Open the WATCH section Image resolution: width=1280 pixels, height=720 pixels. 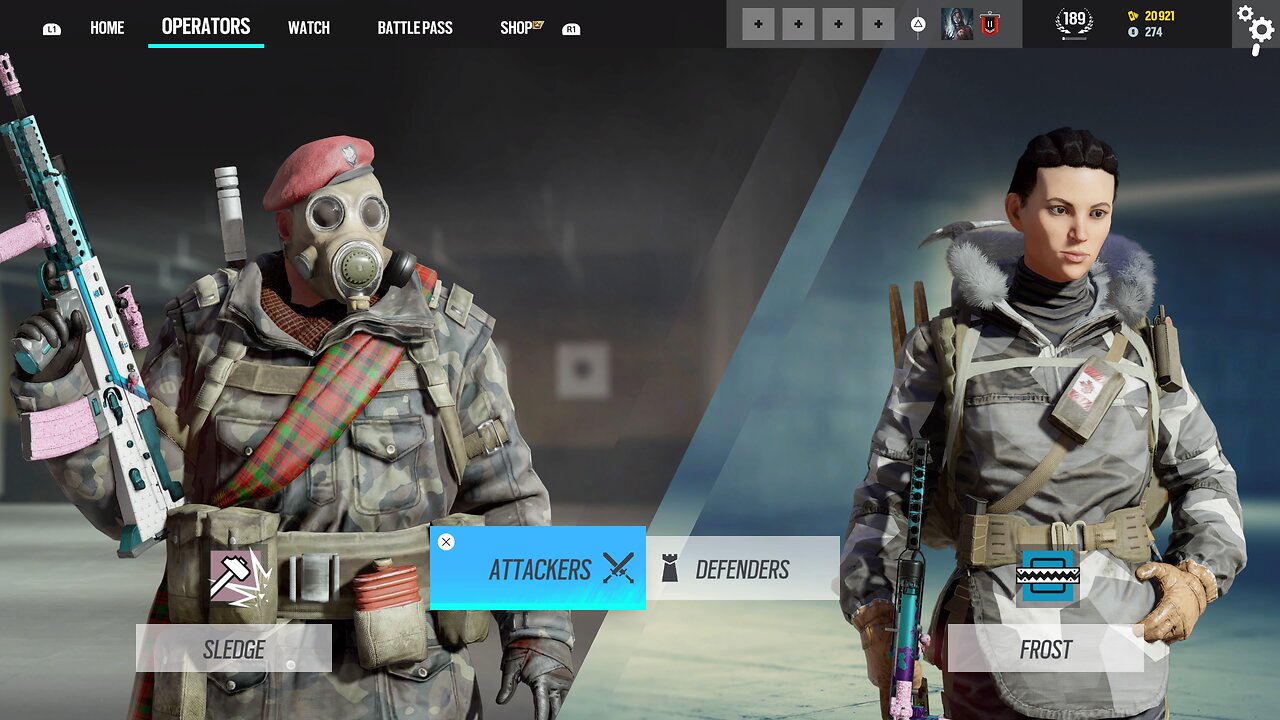coord(309,27)
